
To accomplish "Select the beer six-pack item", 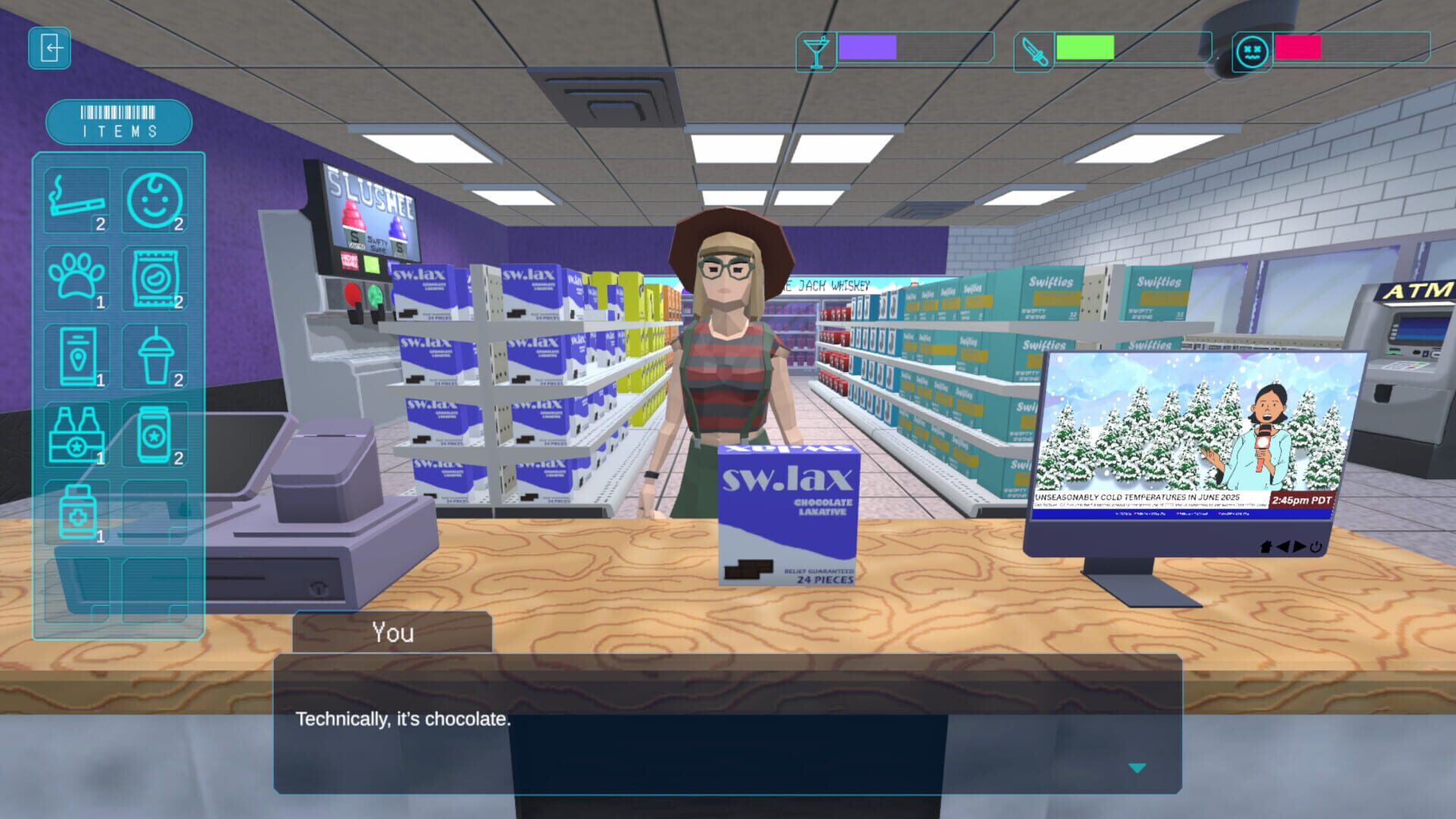I will [x=76, y=435].
